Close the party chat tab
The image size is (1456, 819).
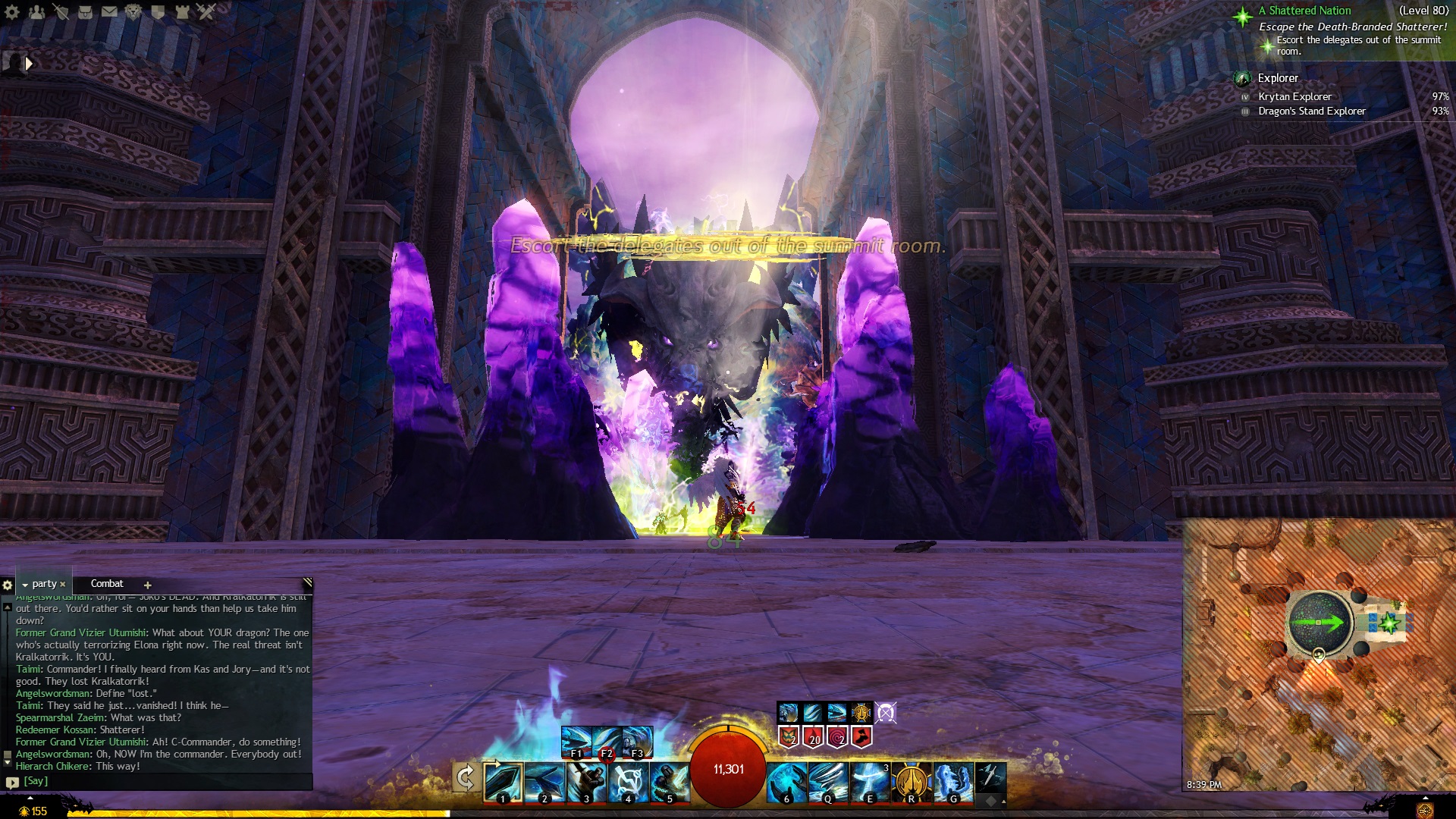pyautogui.click(x=63, y=585)
